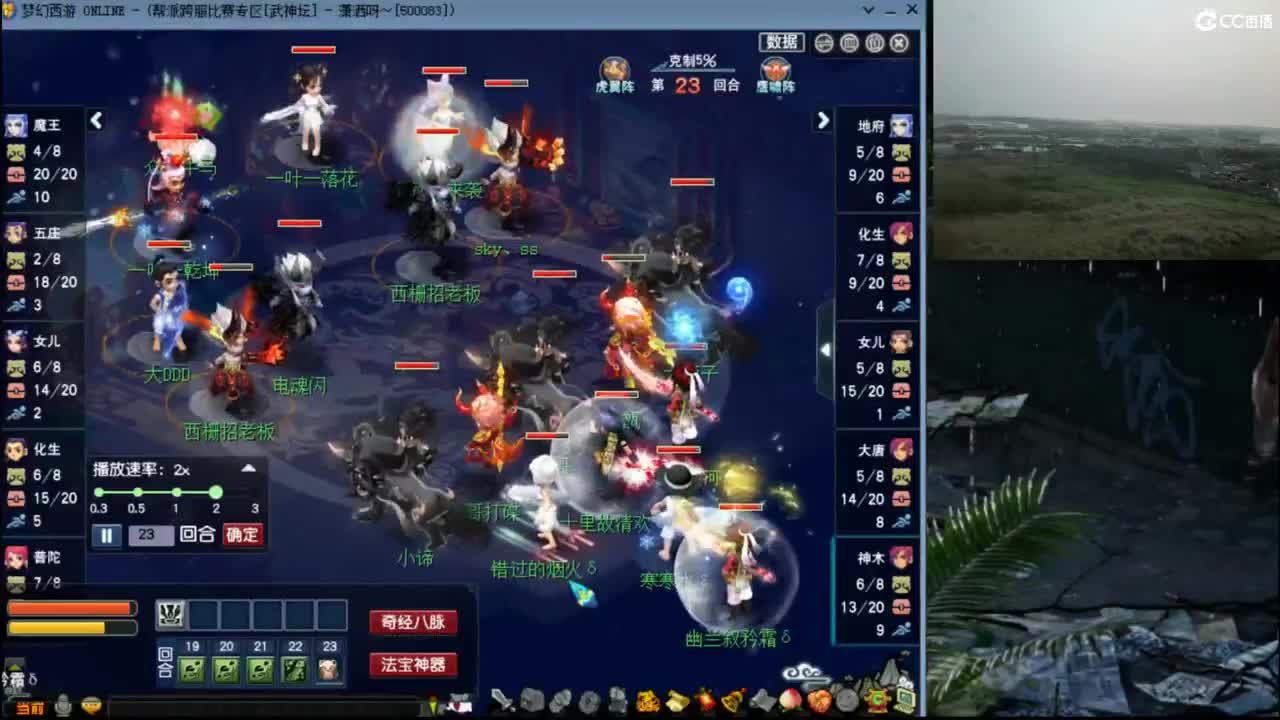
Task: Click the 鹰啸阵 formation icon near round counter
Action: [777, 68]
